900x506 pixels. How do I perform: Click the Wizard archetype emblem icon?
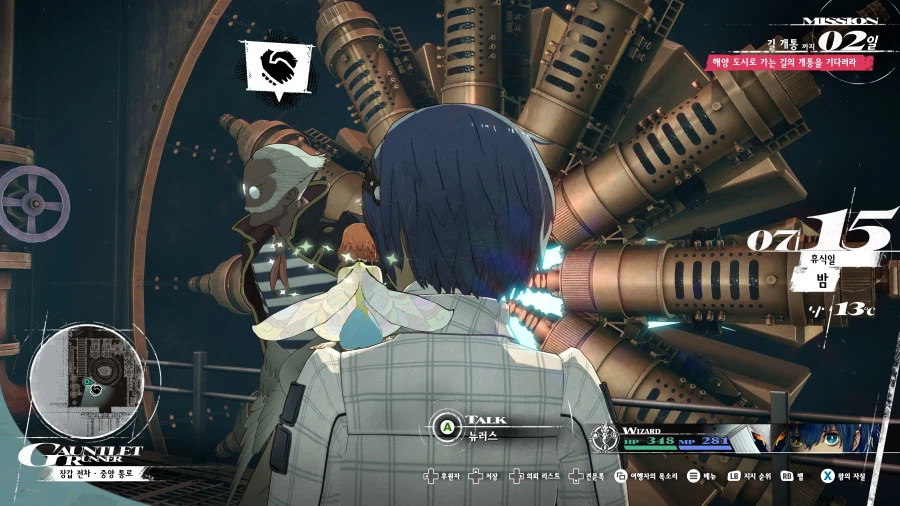point(605,438)
